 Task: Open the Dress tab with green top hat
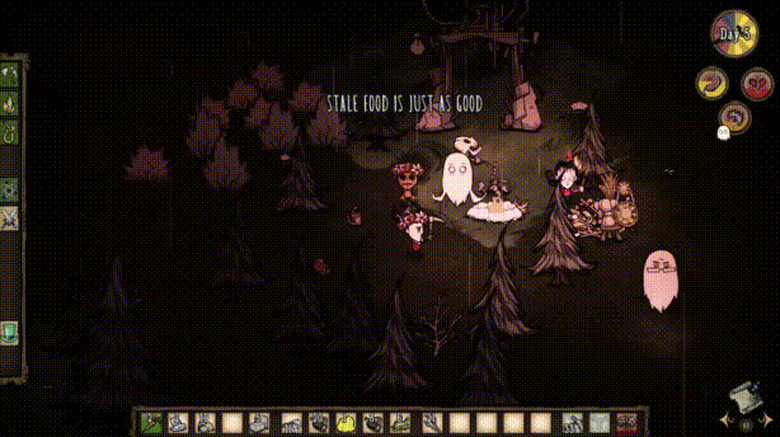coord(11,330)
